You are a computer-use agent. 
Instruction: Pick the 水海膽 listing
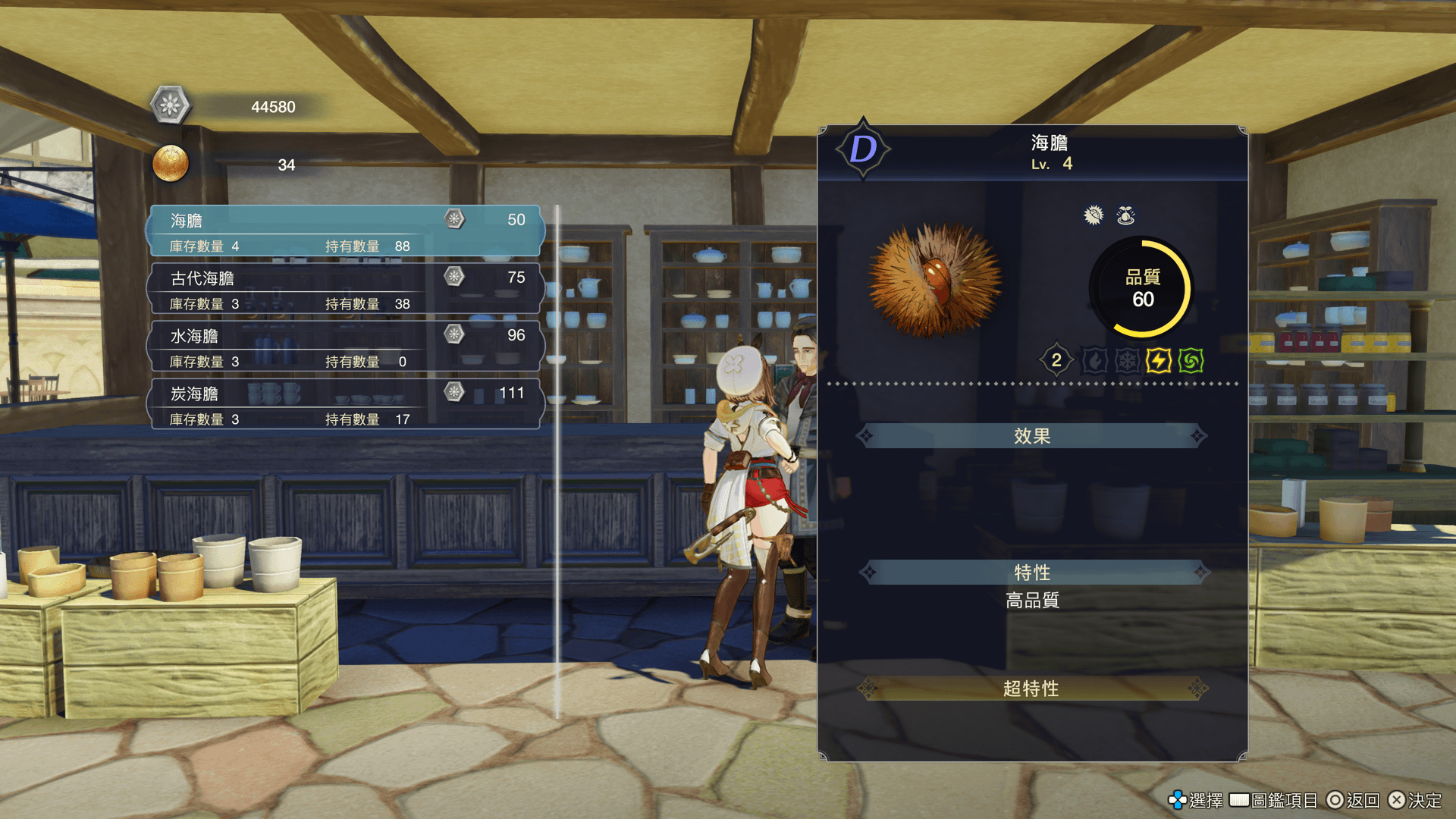tap(345, 347)
